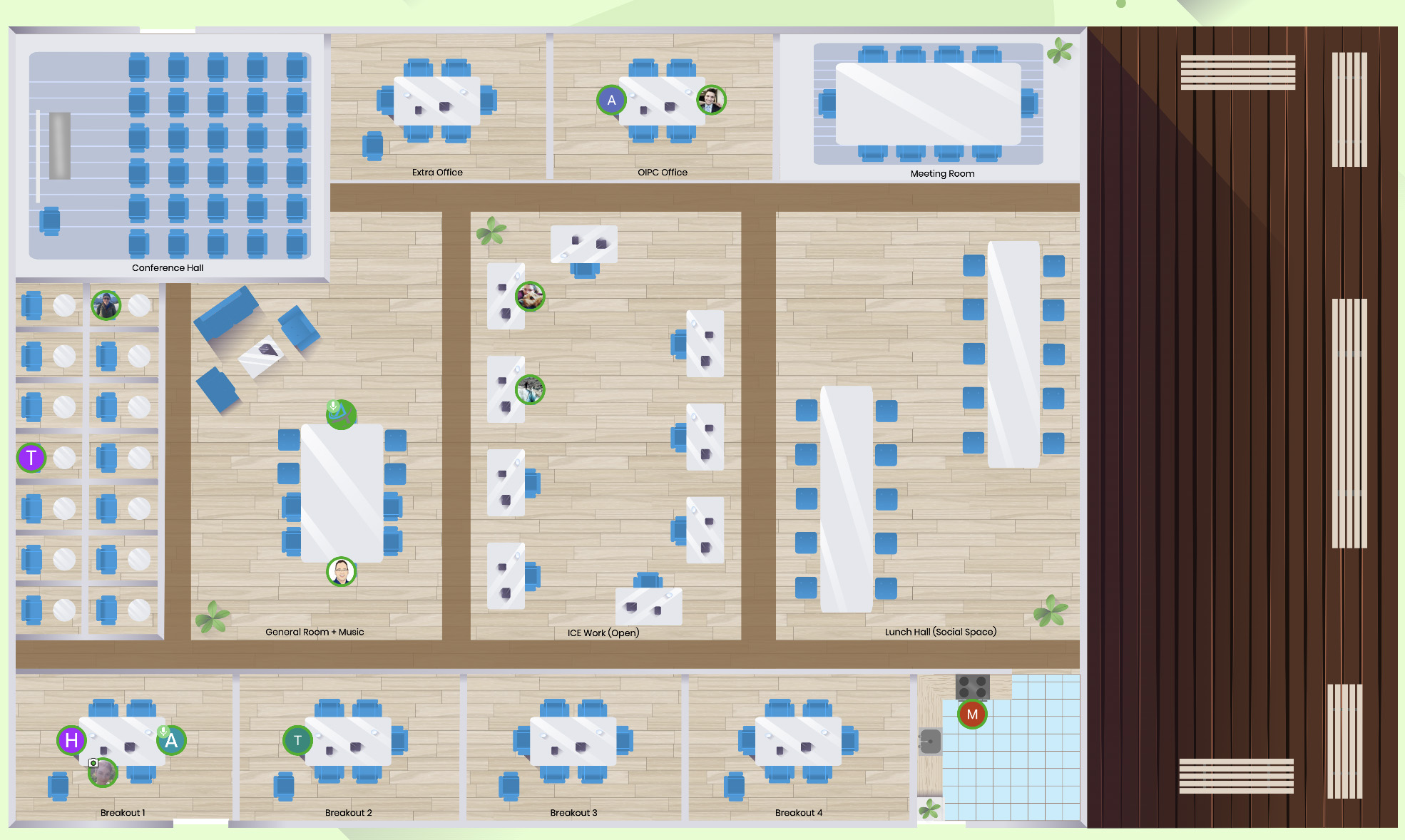Click the clover plant in the Lunch Hall
This screenshot has height=840, width=1405.
[x=1050, y=613]
